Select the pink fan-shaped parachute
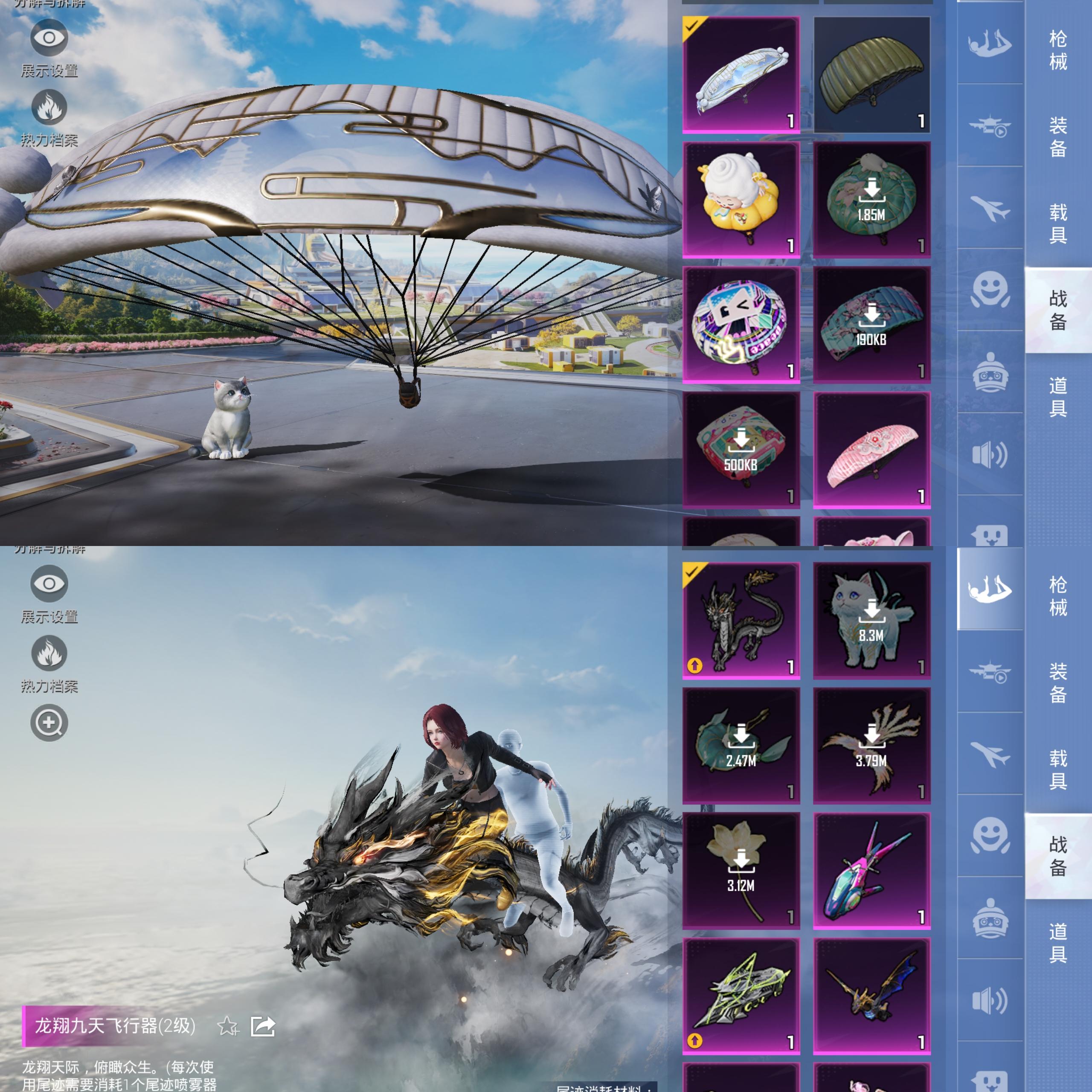1092x1092 pixels. 871,450
